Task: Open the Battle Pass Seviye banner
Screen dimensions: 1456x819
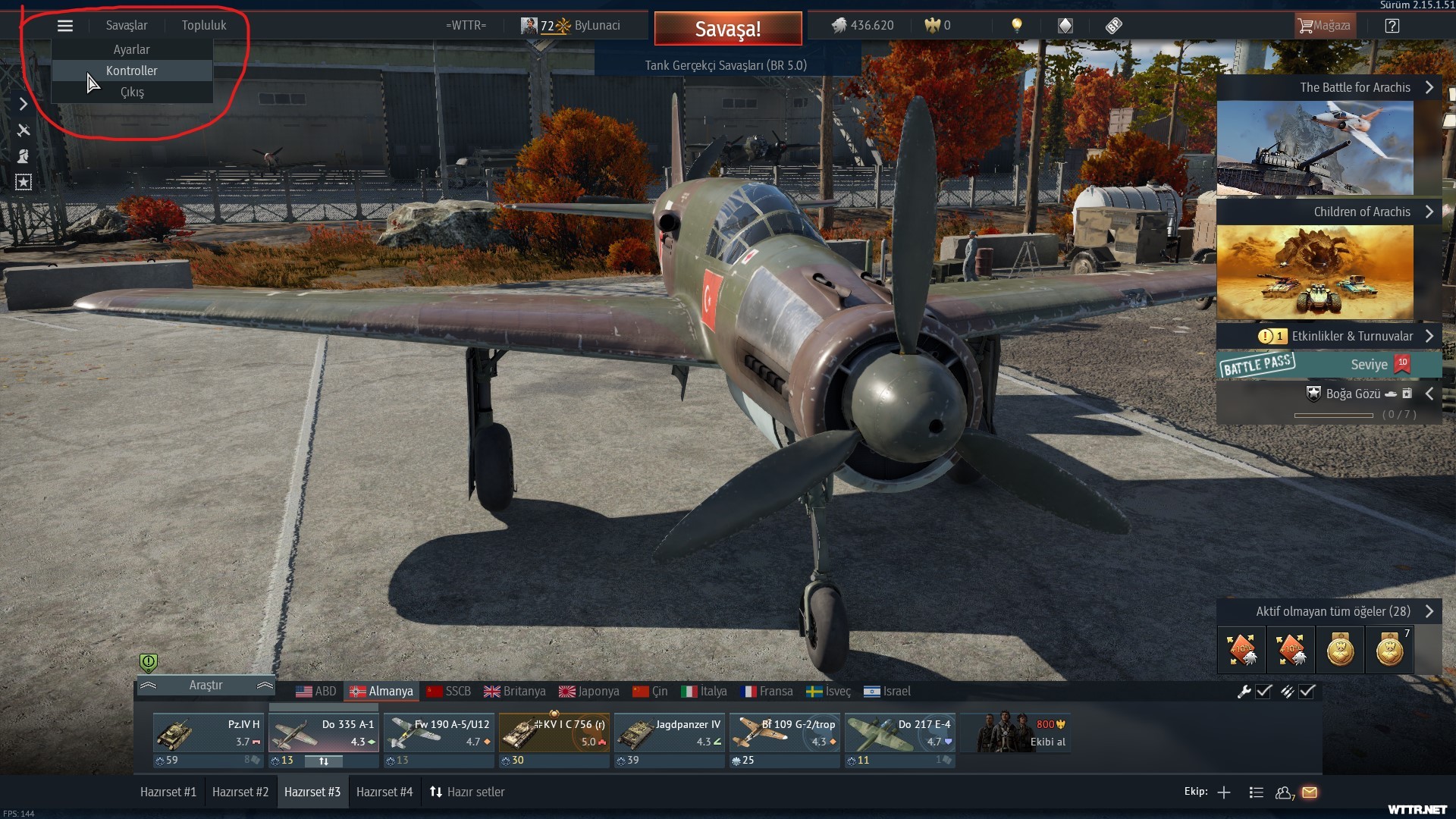Action: tap(1329, 365)
